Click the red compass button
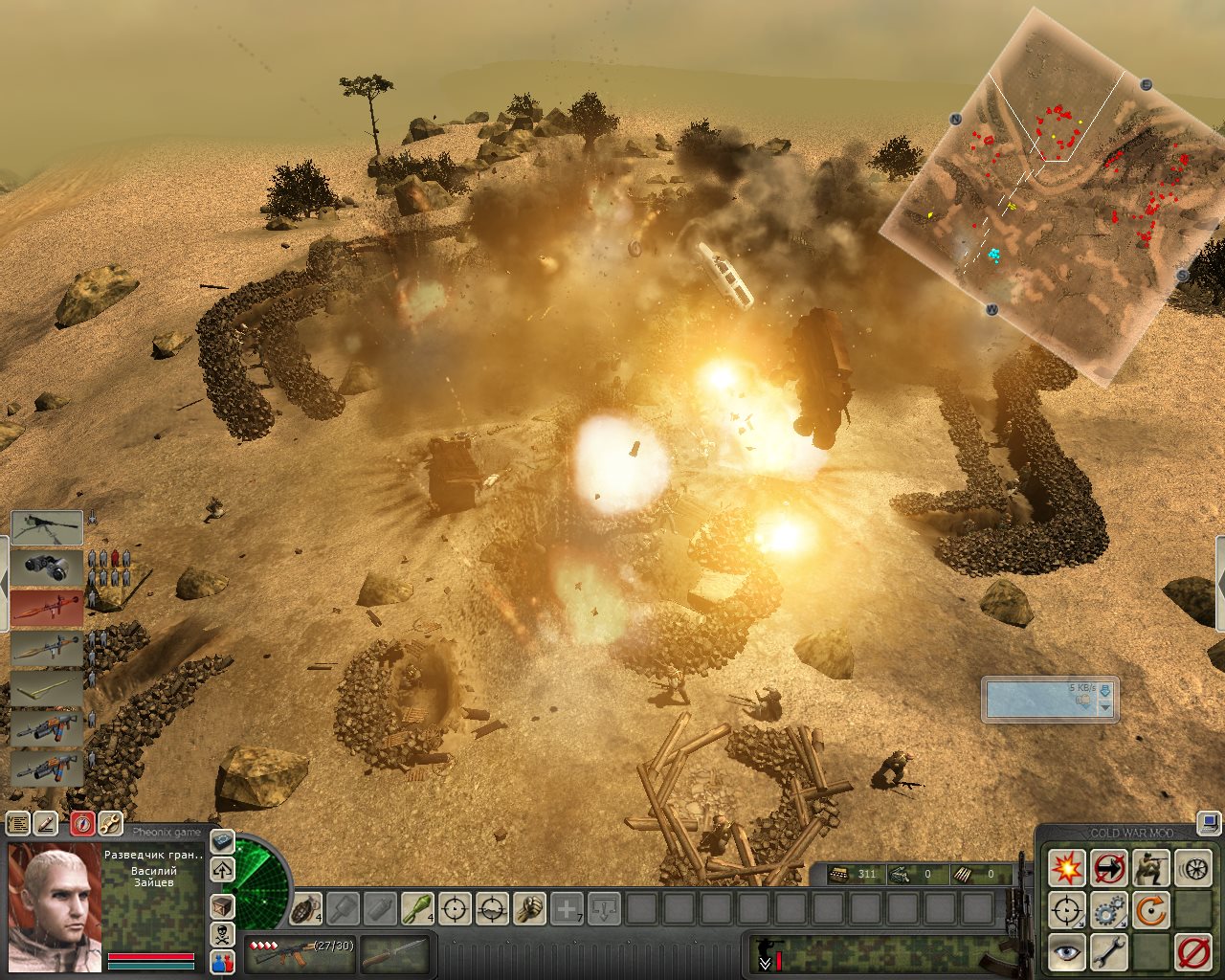 [x=82, y=823]
